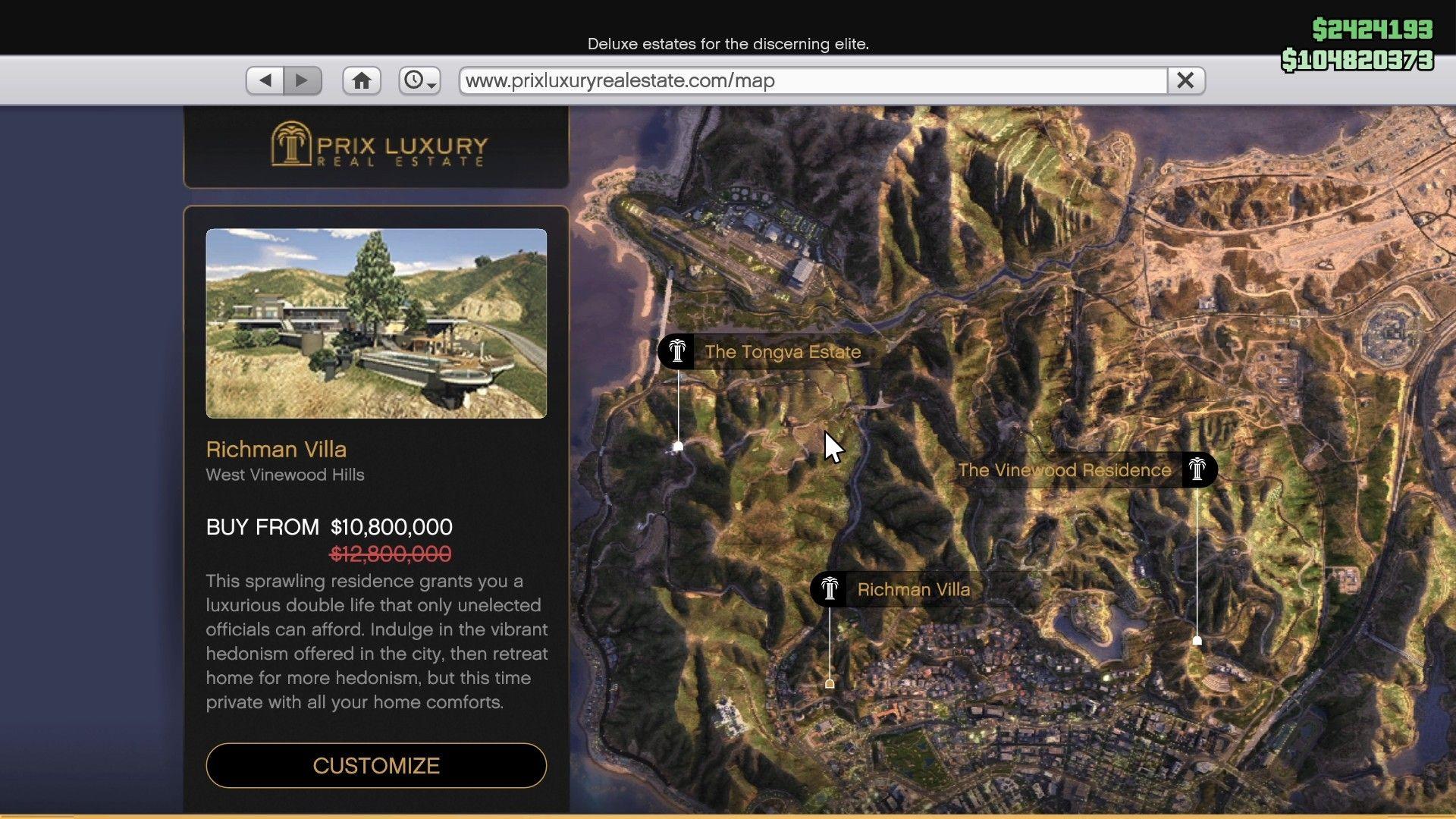Navigate forward with the forward arrow
The image size is (1456, 819).
coord(303,80)
